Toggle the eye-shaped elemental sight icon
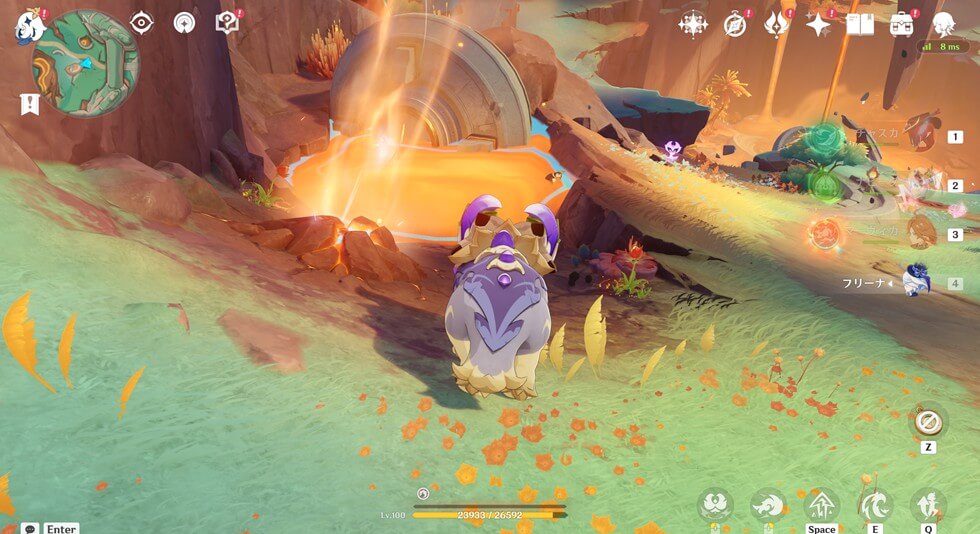 pyautogui.click(x=141, y=22)
